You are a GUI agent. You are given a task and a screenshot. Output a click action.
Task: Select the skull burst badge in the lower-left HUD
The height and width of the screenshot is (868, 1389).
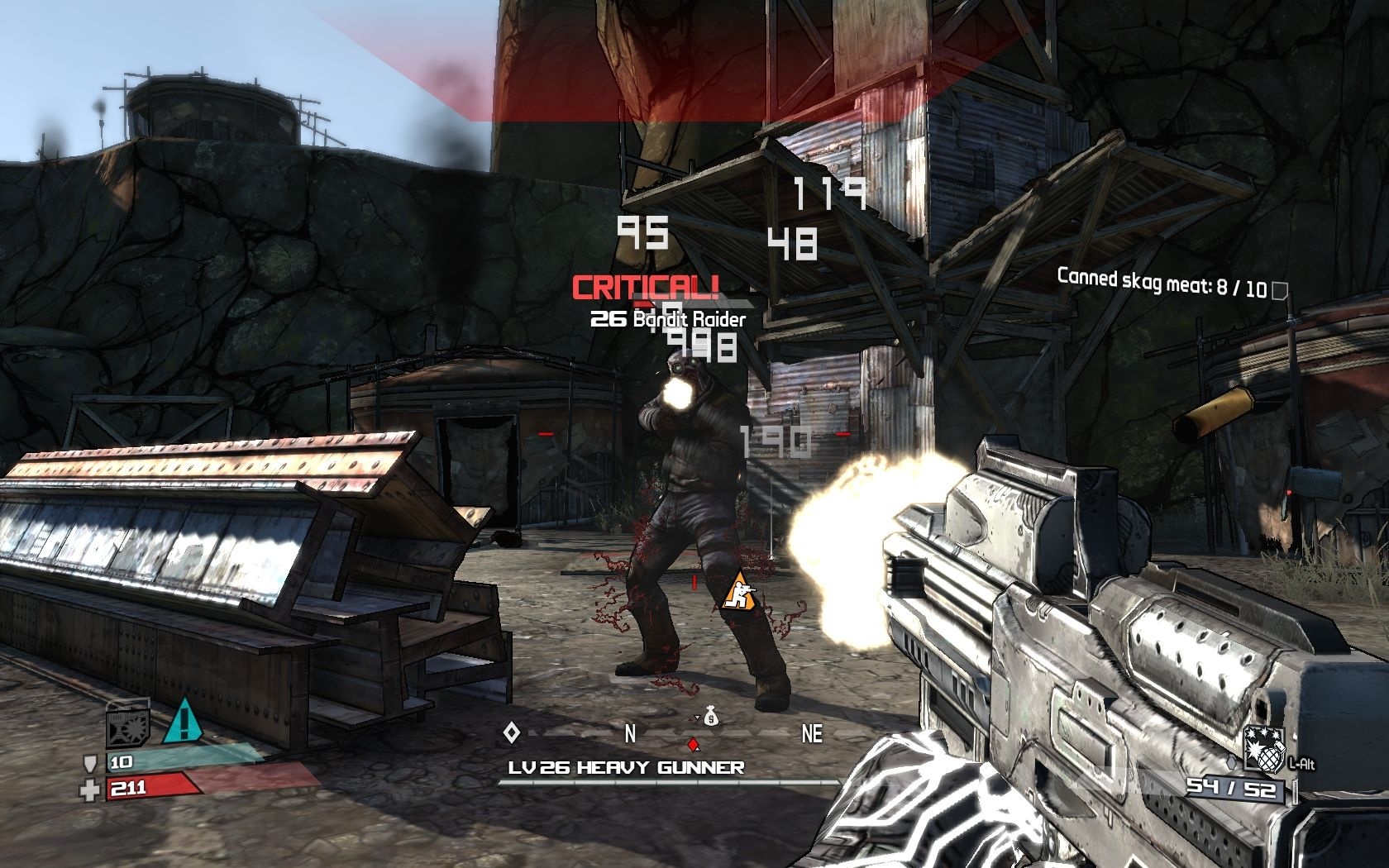click(127, 727)
